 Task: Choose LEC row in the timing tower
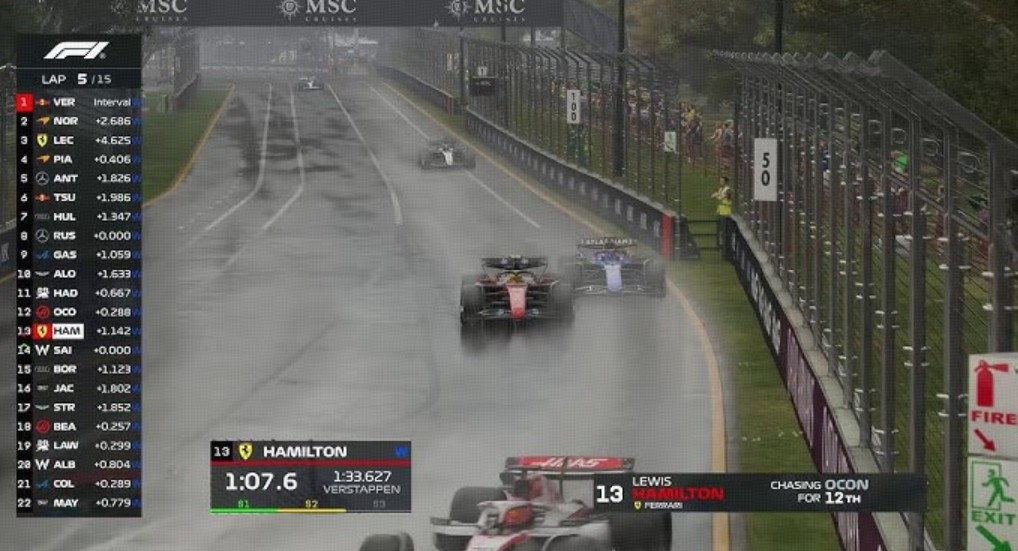[x=78, y=140]
